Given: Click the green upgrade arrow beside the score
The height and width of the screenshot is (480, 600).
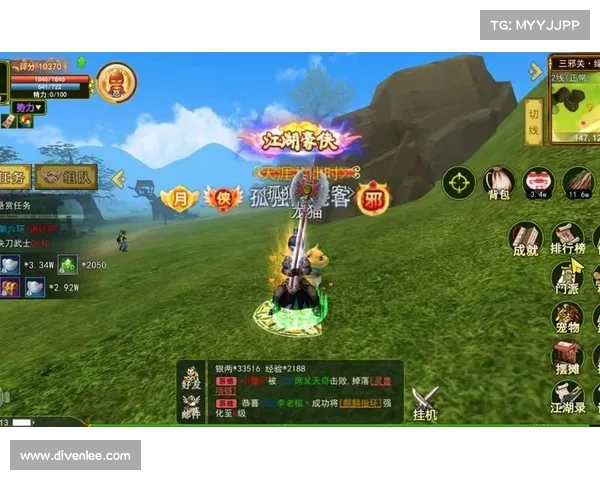Looking at the screenshot, I should [81, 62].
